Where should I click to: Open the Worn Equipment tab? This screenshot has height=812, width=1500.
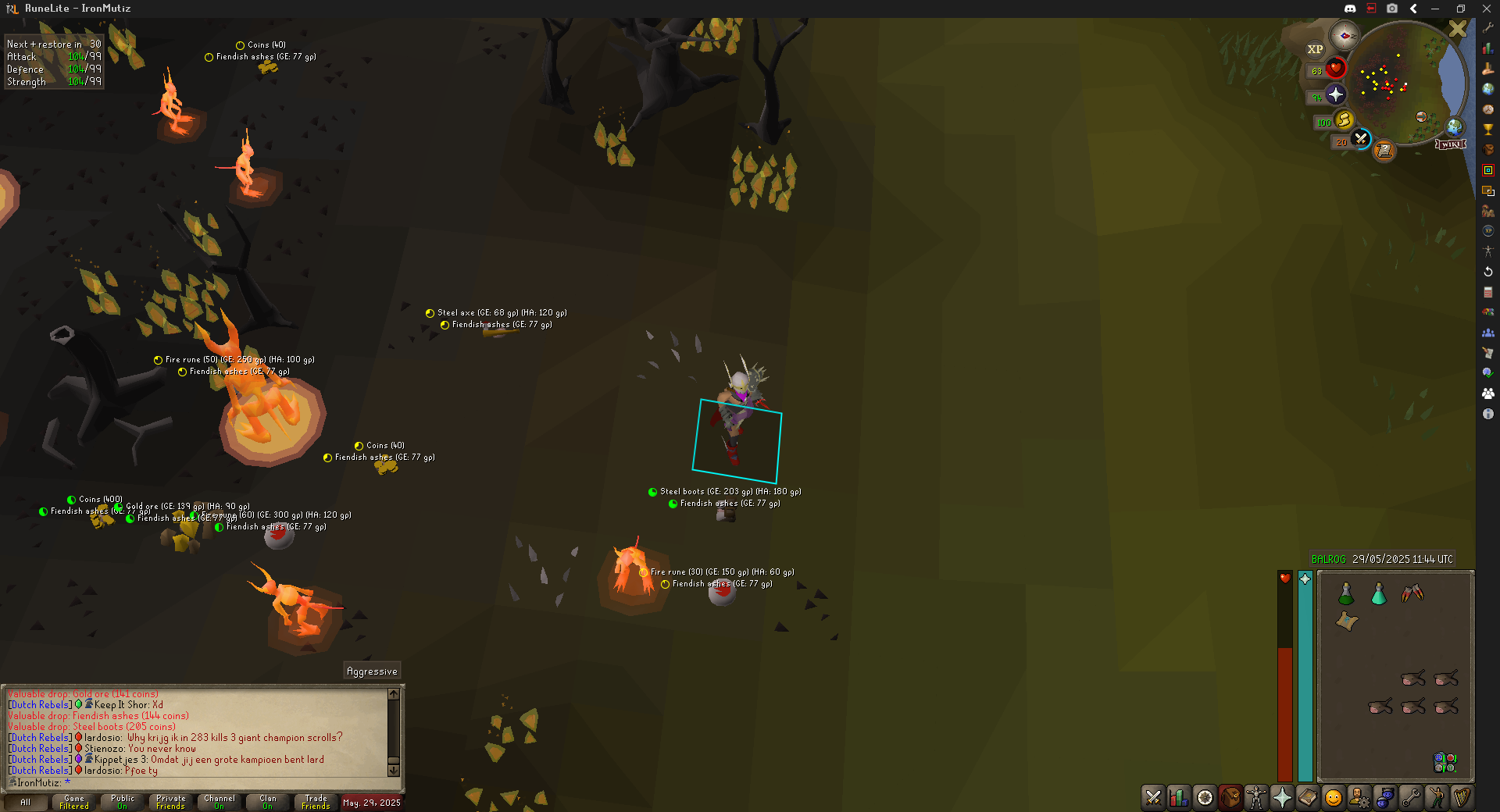click(x=1256, y=797)
